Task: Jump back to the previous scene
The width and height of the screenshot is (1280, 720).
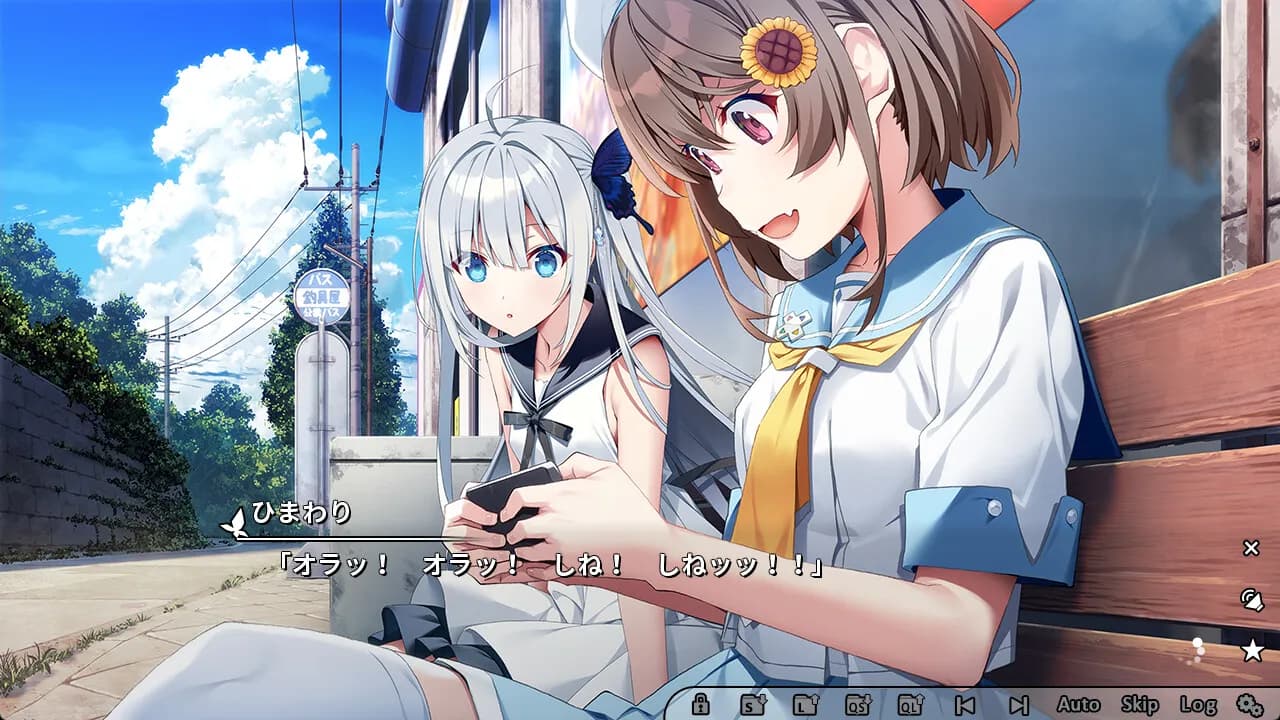Action: 965,704
